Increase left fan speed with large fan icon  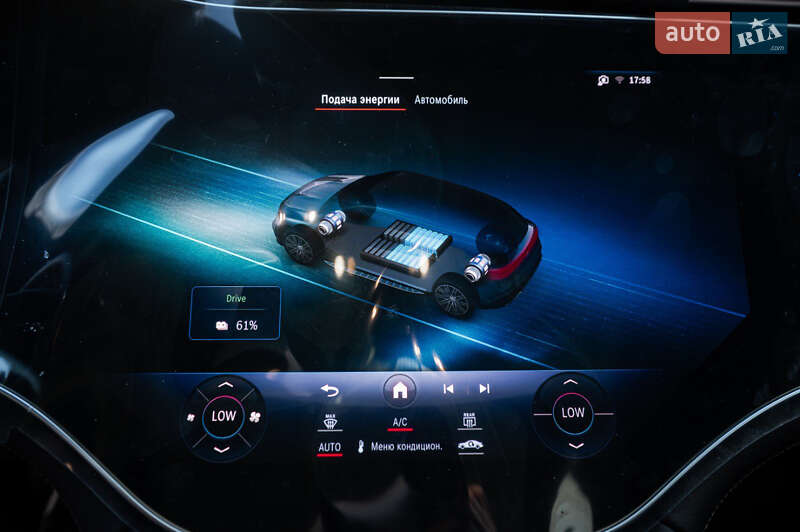[x=255, y=416]
